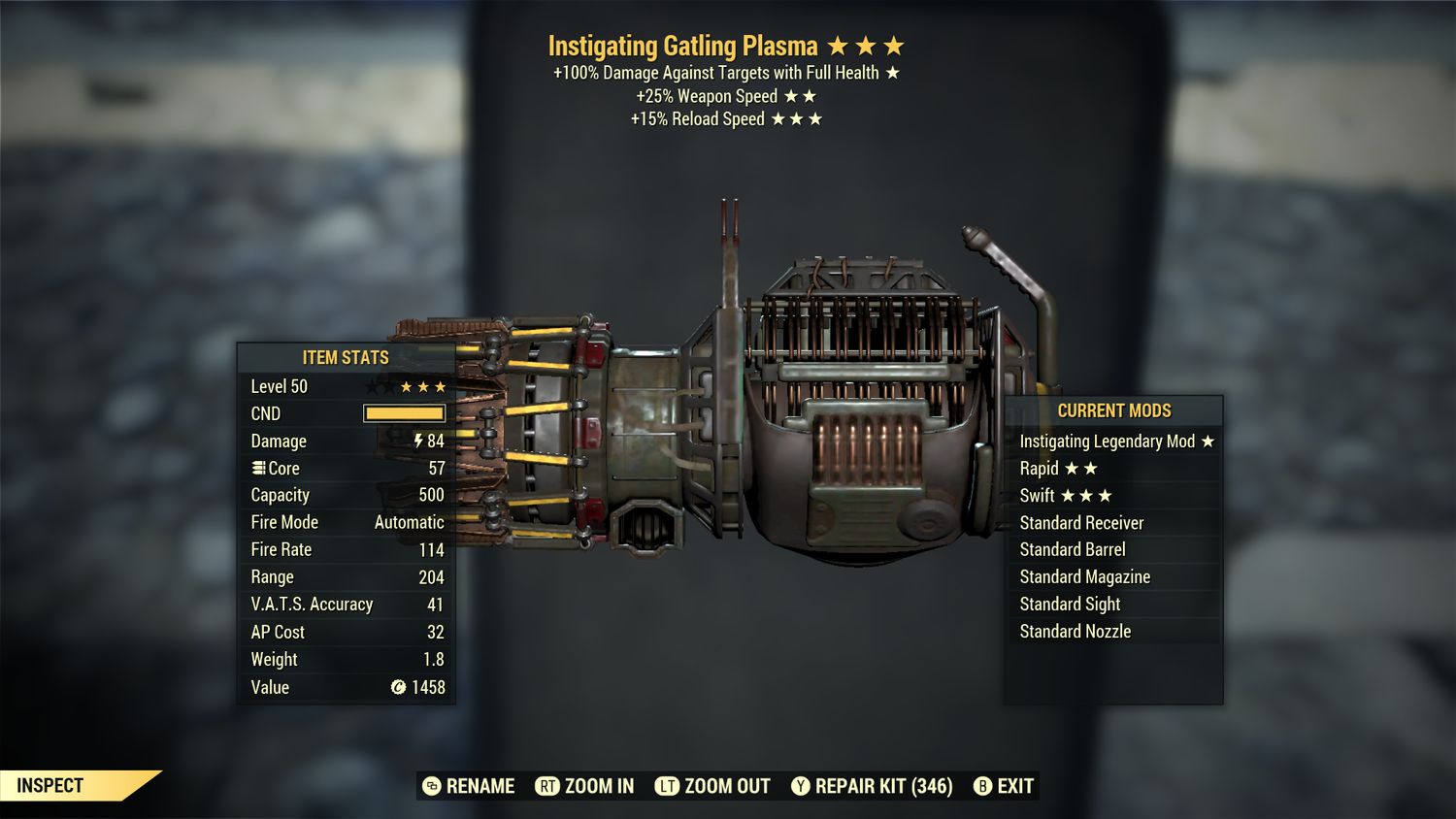Viewport: 1456px width, 819px height.
Task: Click the CURRENT MODS panel header
Action: (1115, 410)
